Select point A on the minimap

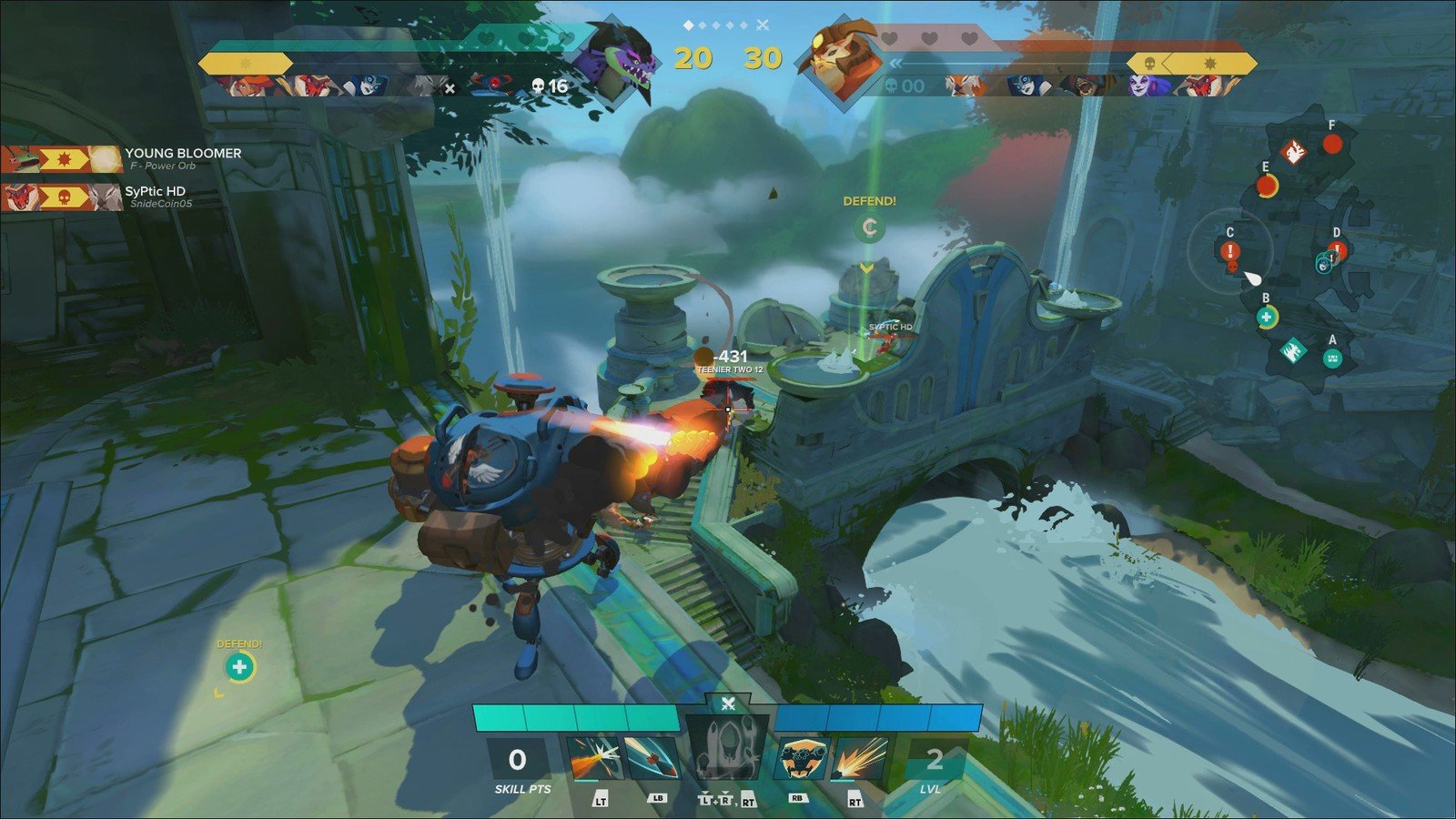(1332, 359)
